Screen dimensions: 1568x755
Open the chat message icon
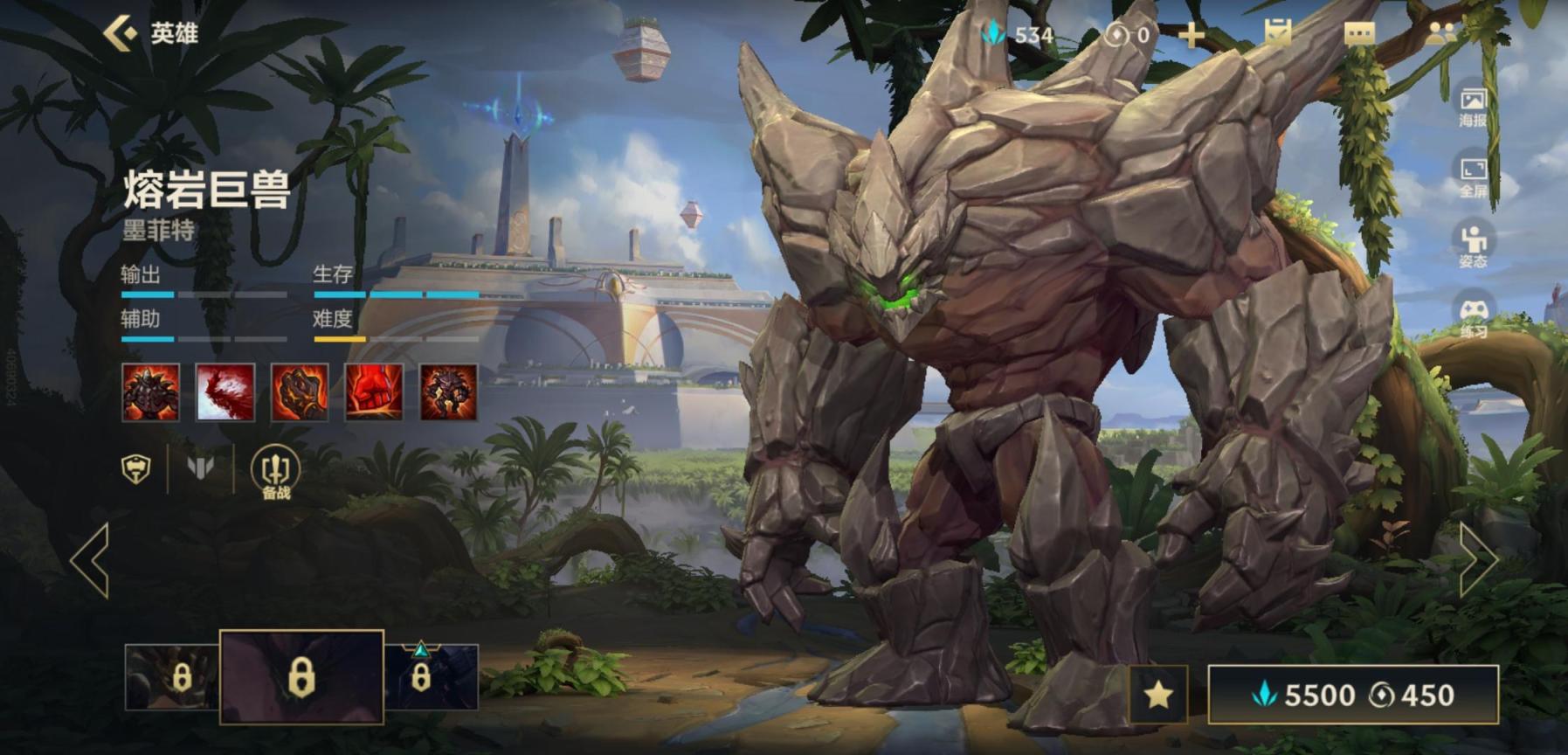coord(1358,34)
